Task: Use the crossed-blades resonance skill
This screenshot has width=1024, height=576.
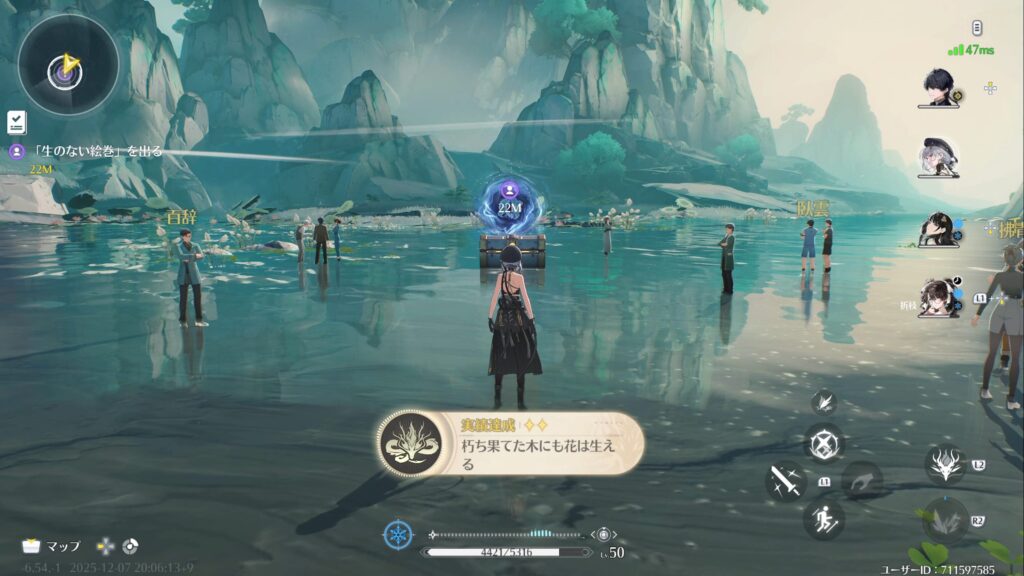Action: coord(824,443)
